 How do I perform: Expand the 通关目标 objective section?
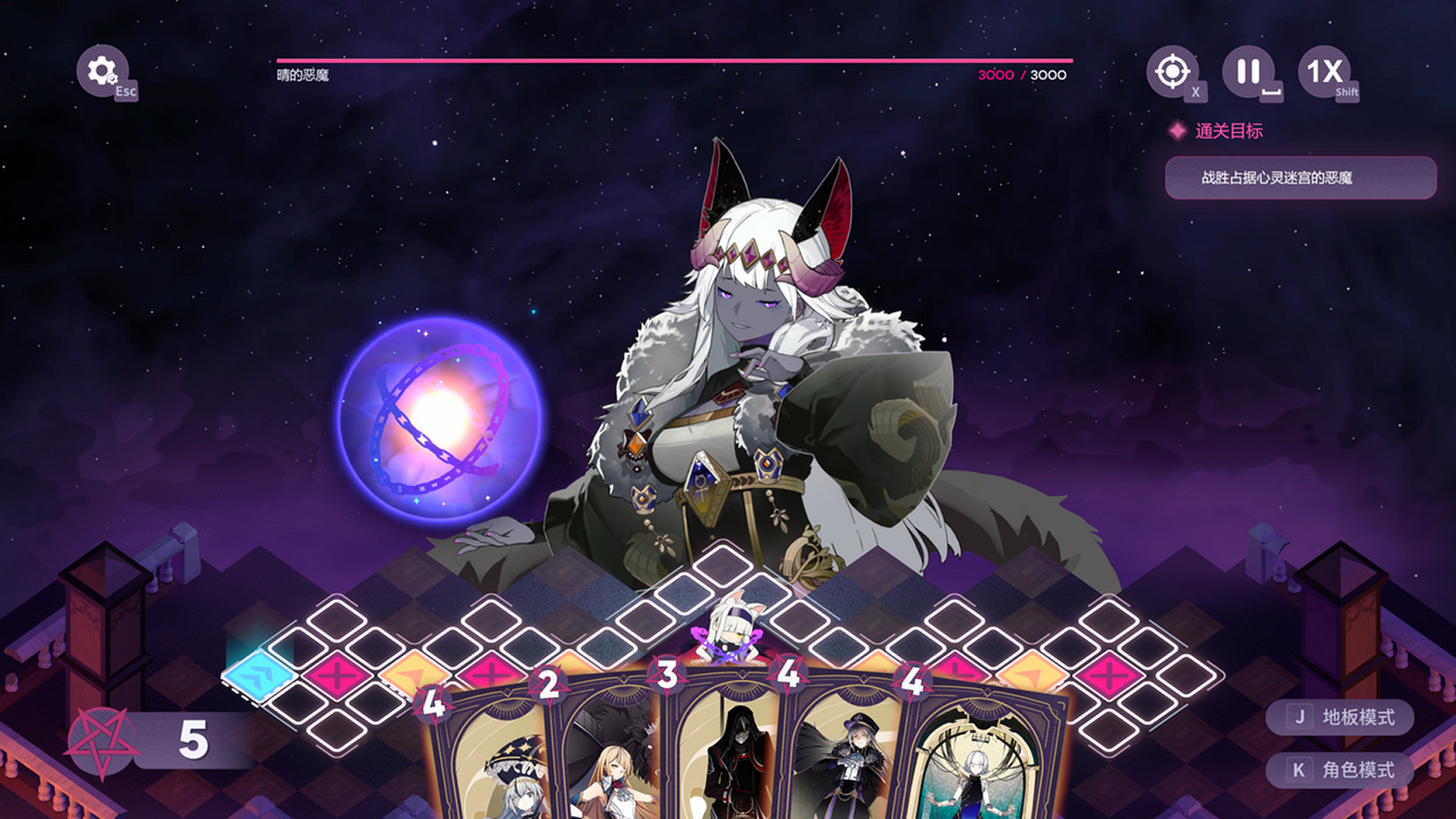tap(1227, 130)
